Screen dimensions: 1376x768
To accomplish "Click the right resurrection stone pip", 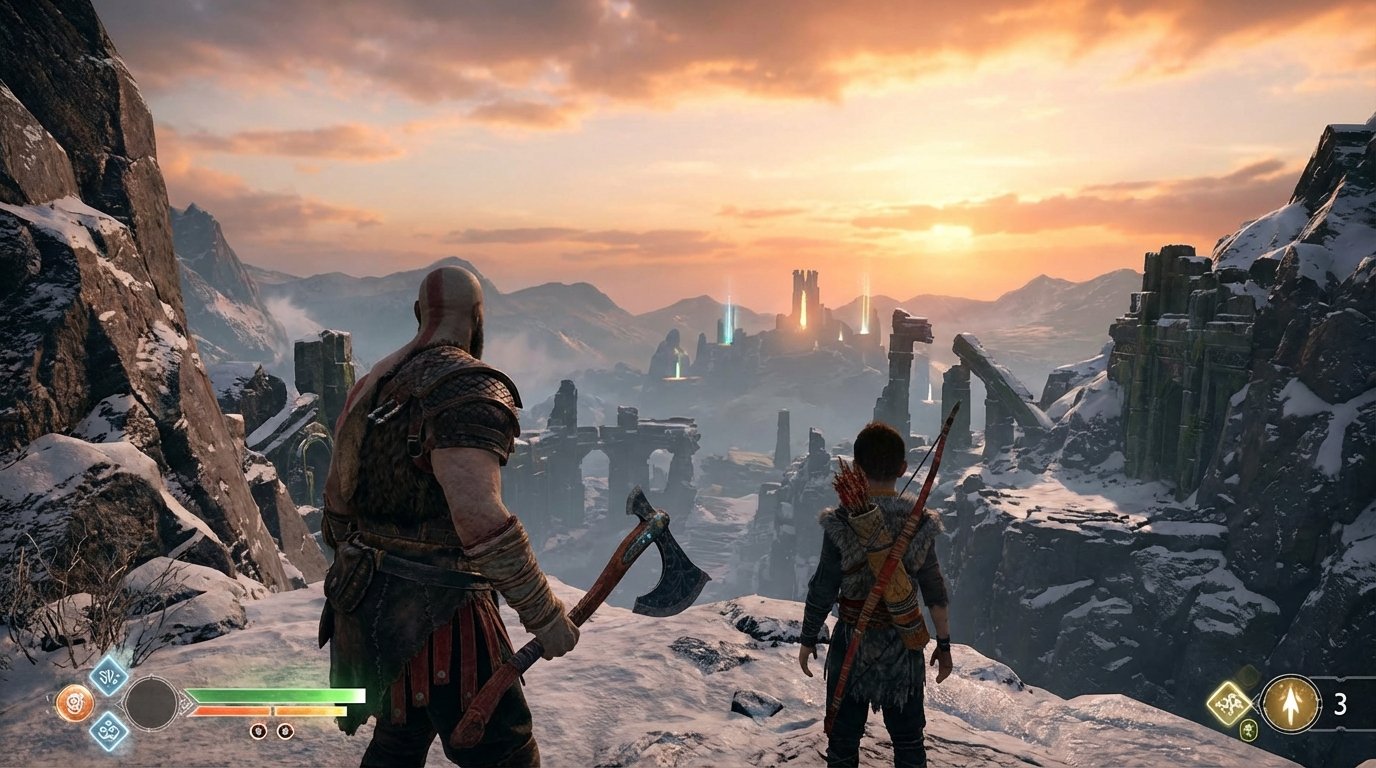I will tap(285, 730).
